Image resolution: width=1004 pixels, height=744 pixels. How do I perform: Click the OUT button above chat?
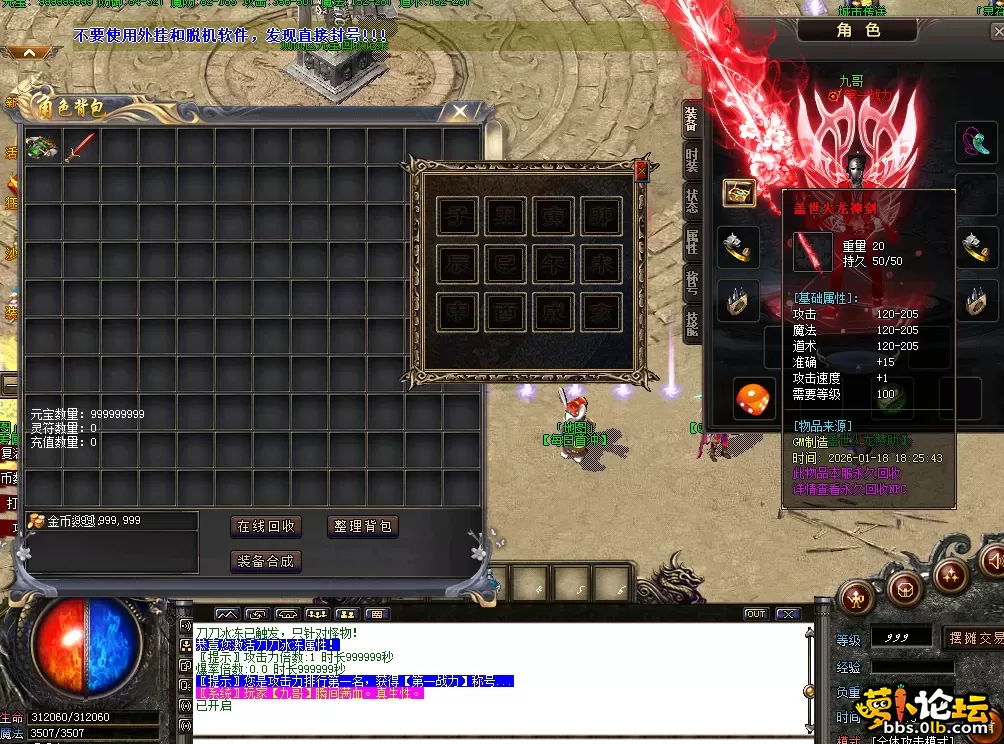click(x=756, y=614)
